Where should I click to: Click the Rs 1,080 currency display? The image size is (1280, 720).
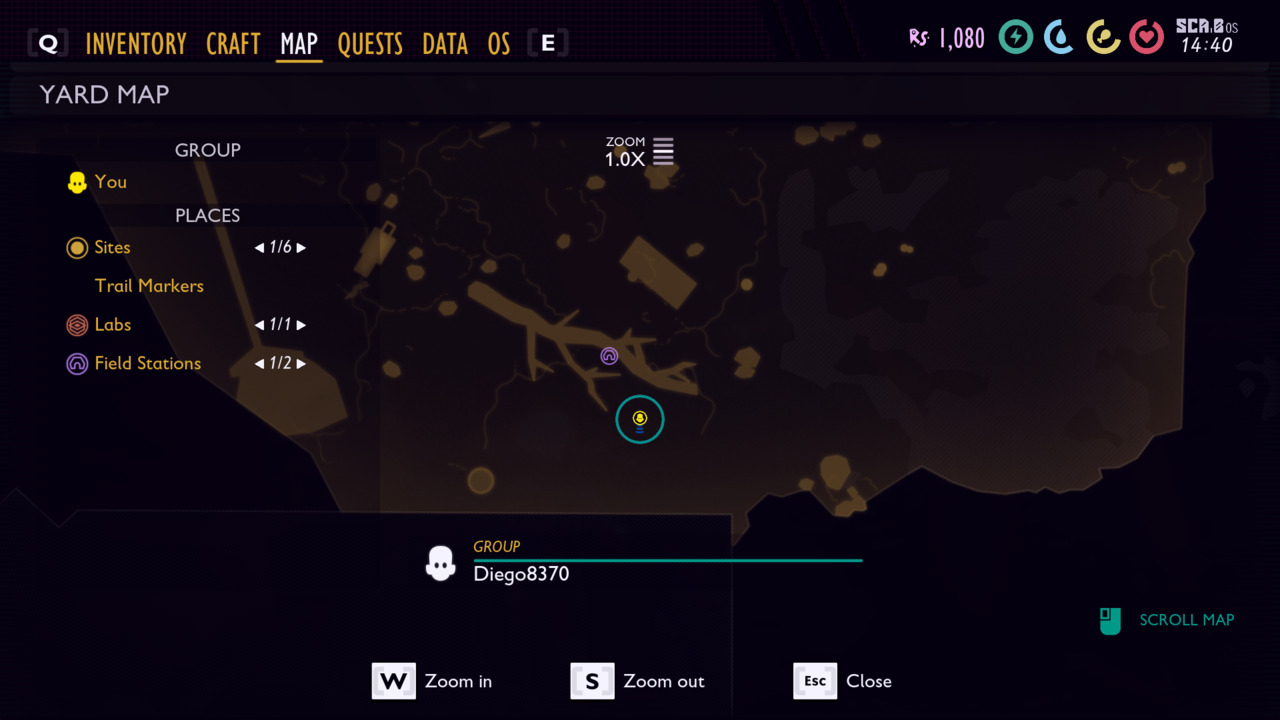(x=946, y=37)
